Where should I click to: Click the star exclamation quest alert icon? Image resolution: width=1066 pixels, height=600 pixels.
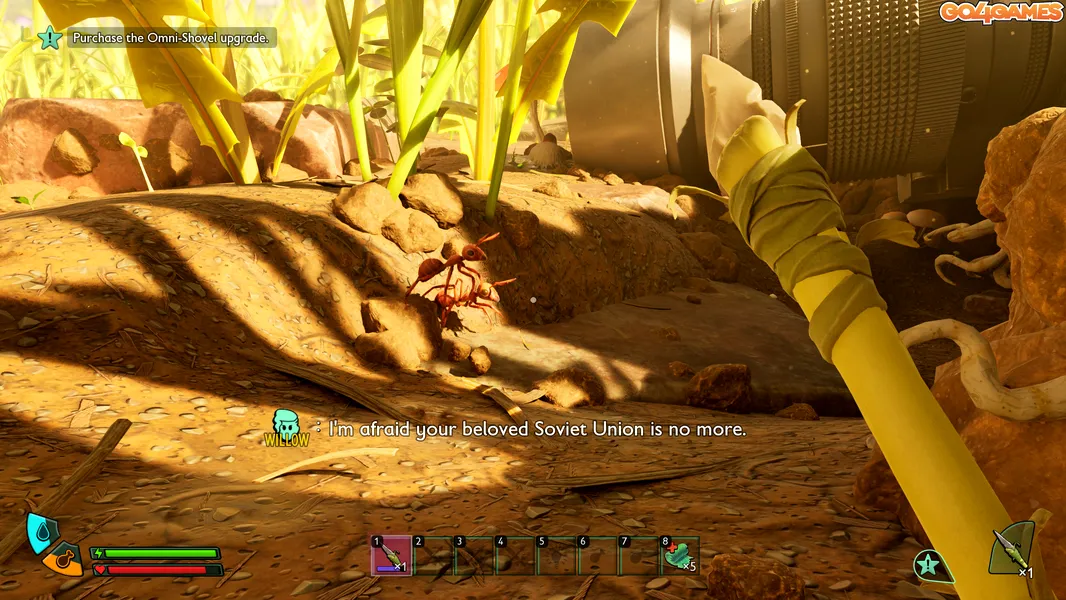(x=931, y=565)
